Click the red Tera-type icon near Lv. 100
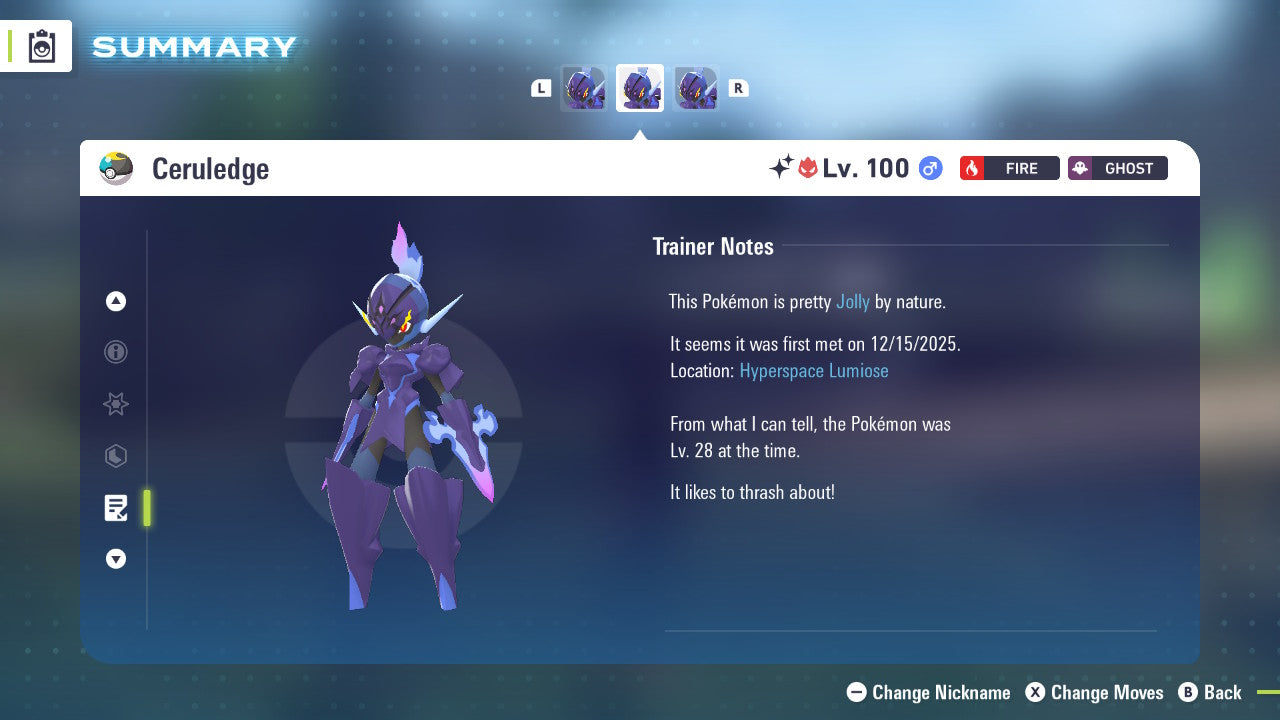The height and width of the screenshot is (720, 1280). click(x=806, y=168)
